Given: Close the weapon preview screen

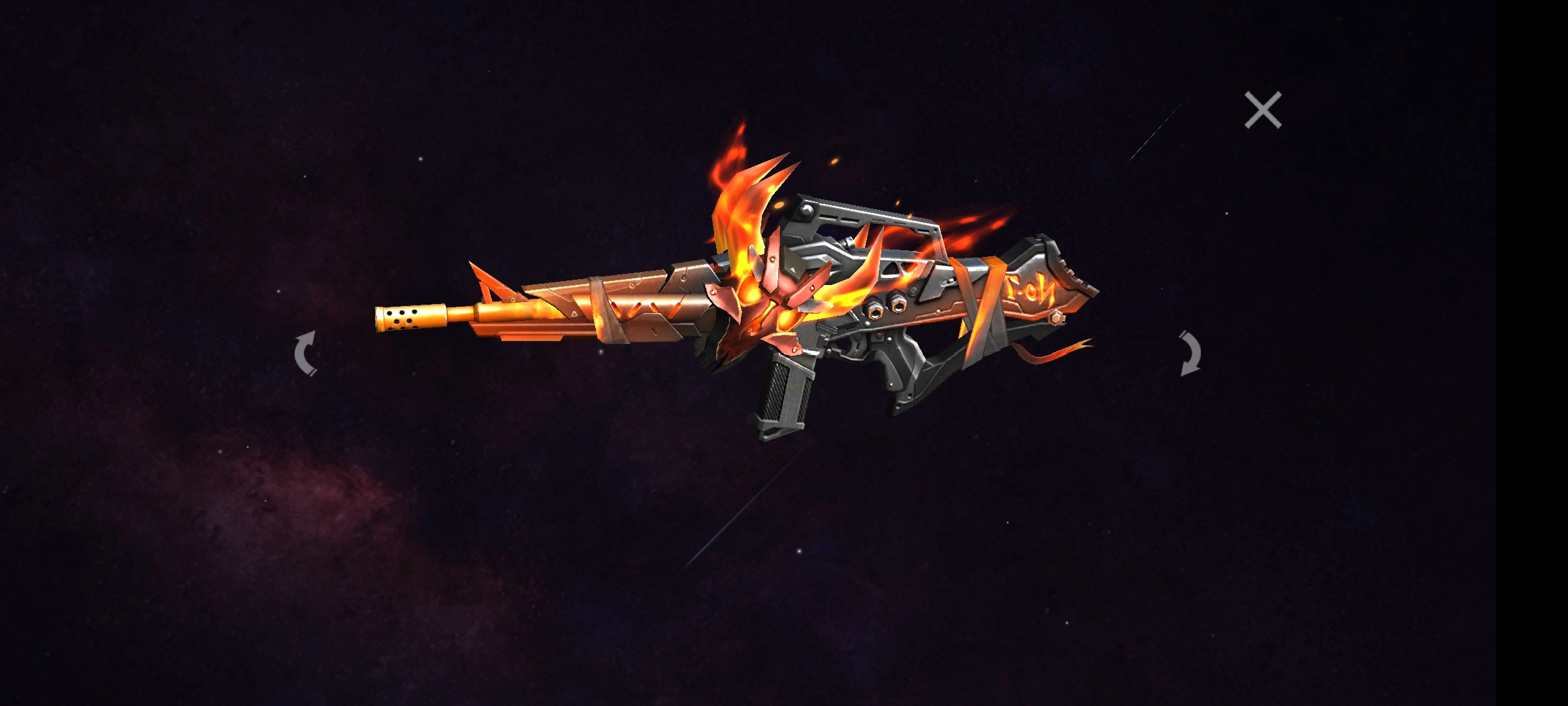Looking at the screenshot, I should (x=1262, y=110).
